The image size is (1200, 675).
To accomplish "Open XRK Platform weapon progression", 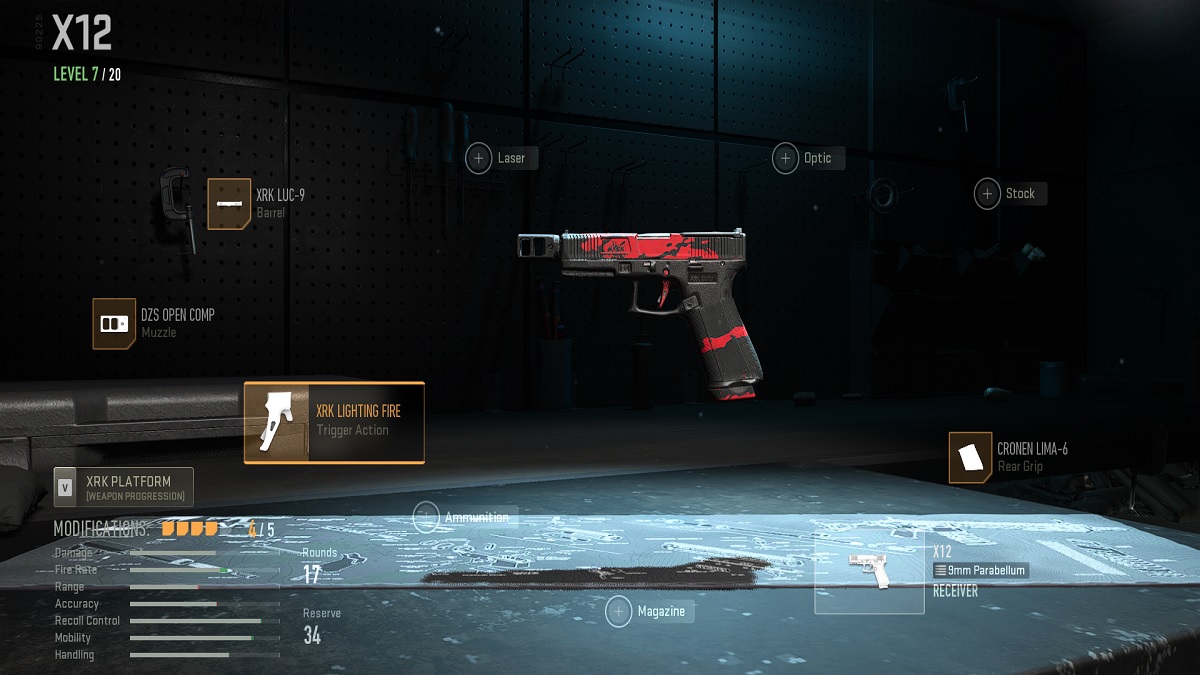I will [124, 487].
